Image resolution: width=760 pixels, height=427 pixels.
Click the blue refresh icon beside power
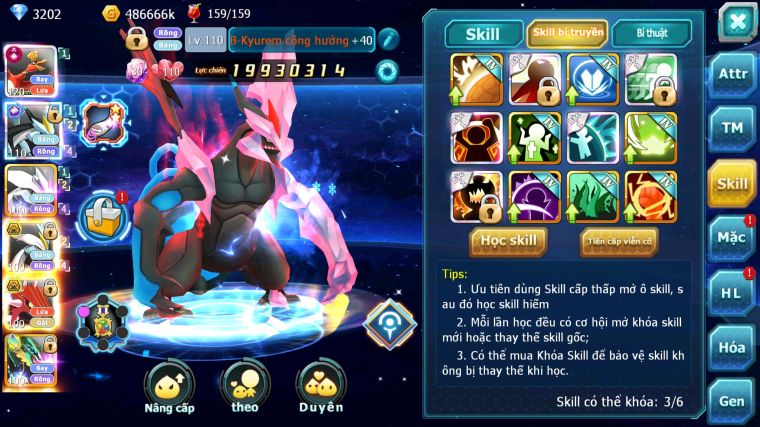coord(385,70)
